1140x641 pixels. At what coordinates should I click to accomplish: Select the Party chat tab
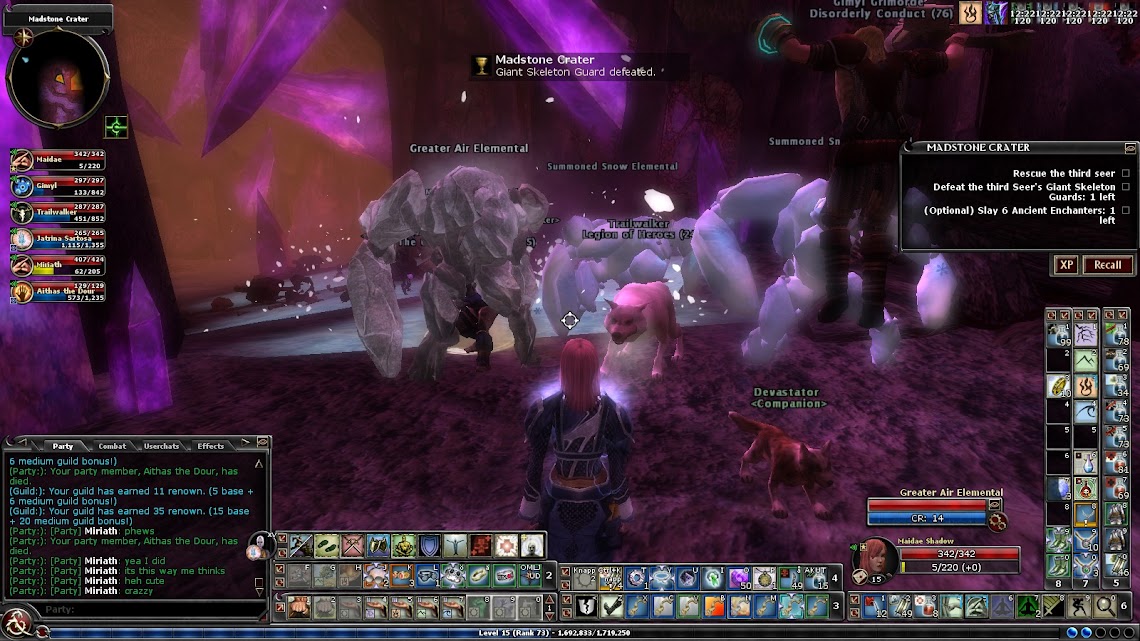[62, 446]
